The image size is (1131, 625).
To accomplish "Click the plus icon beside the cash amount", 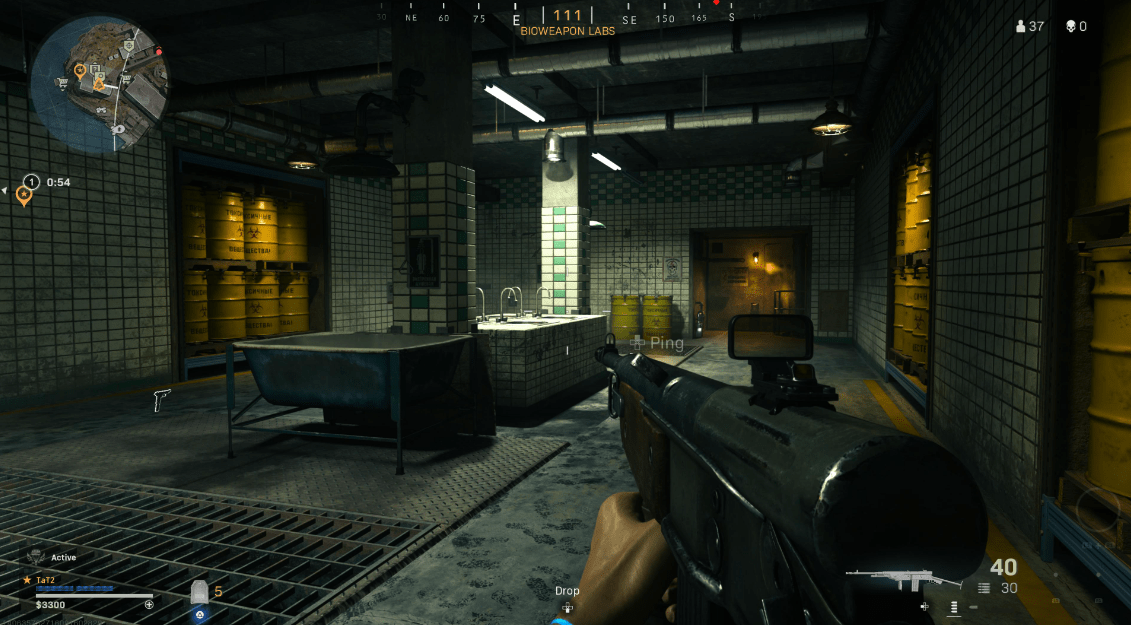I will [x=149, y=604].
